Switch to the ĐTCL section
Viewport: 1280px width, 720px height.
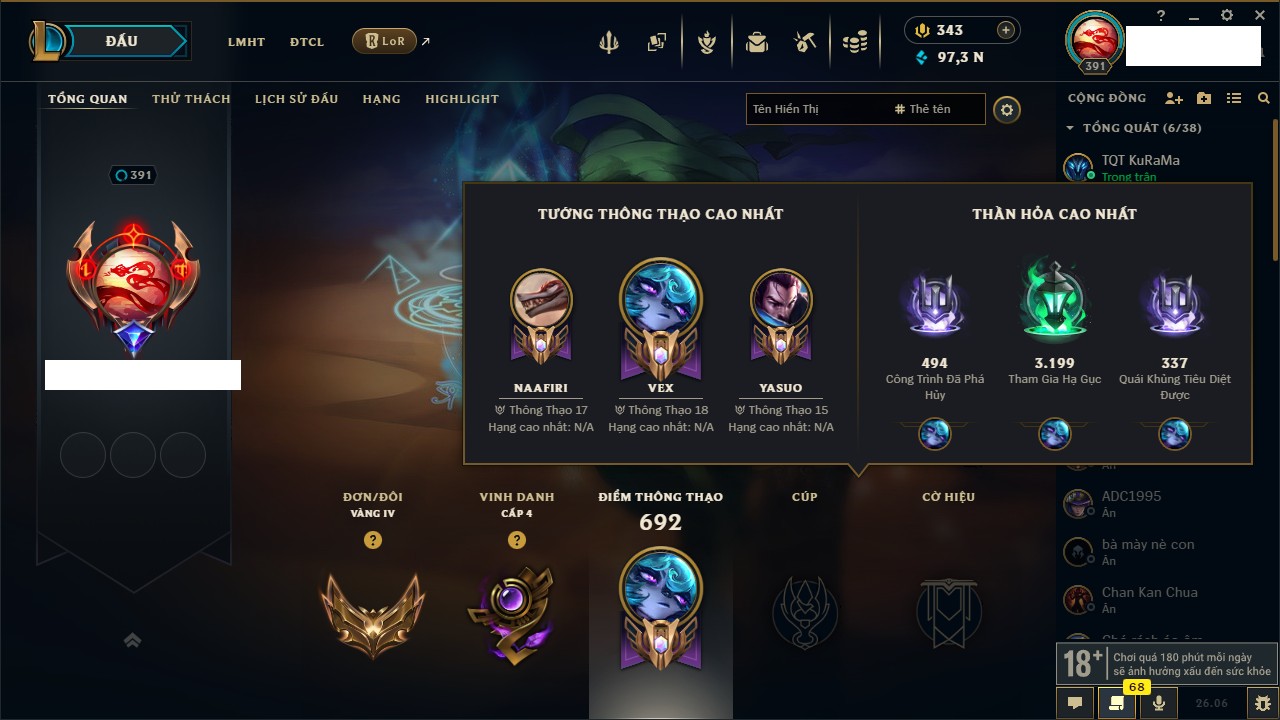(307, 42)
